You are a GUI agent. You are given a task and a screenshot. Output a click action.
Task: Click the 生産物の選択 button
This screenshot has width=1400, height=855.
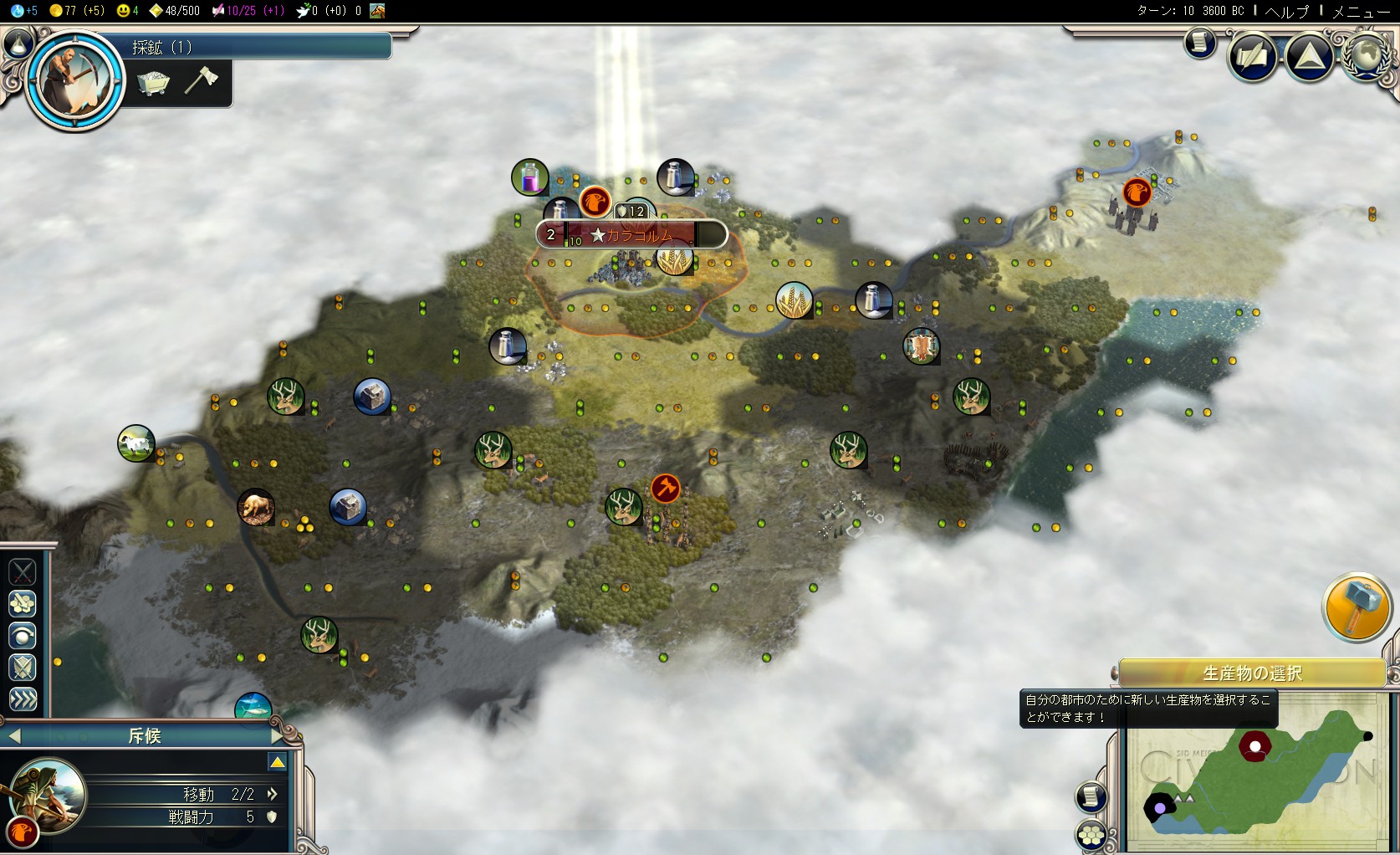[x=1252, y=673]
